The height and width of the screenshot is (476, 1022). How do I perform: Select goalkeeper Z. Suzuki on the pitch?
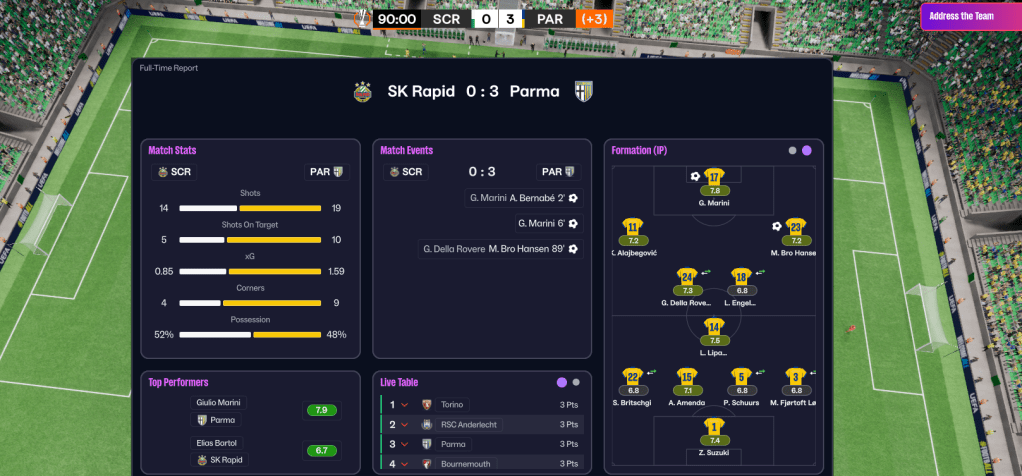click(x=714, y=427)
